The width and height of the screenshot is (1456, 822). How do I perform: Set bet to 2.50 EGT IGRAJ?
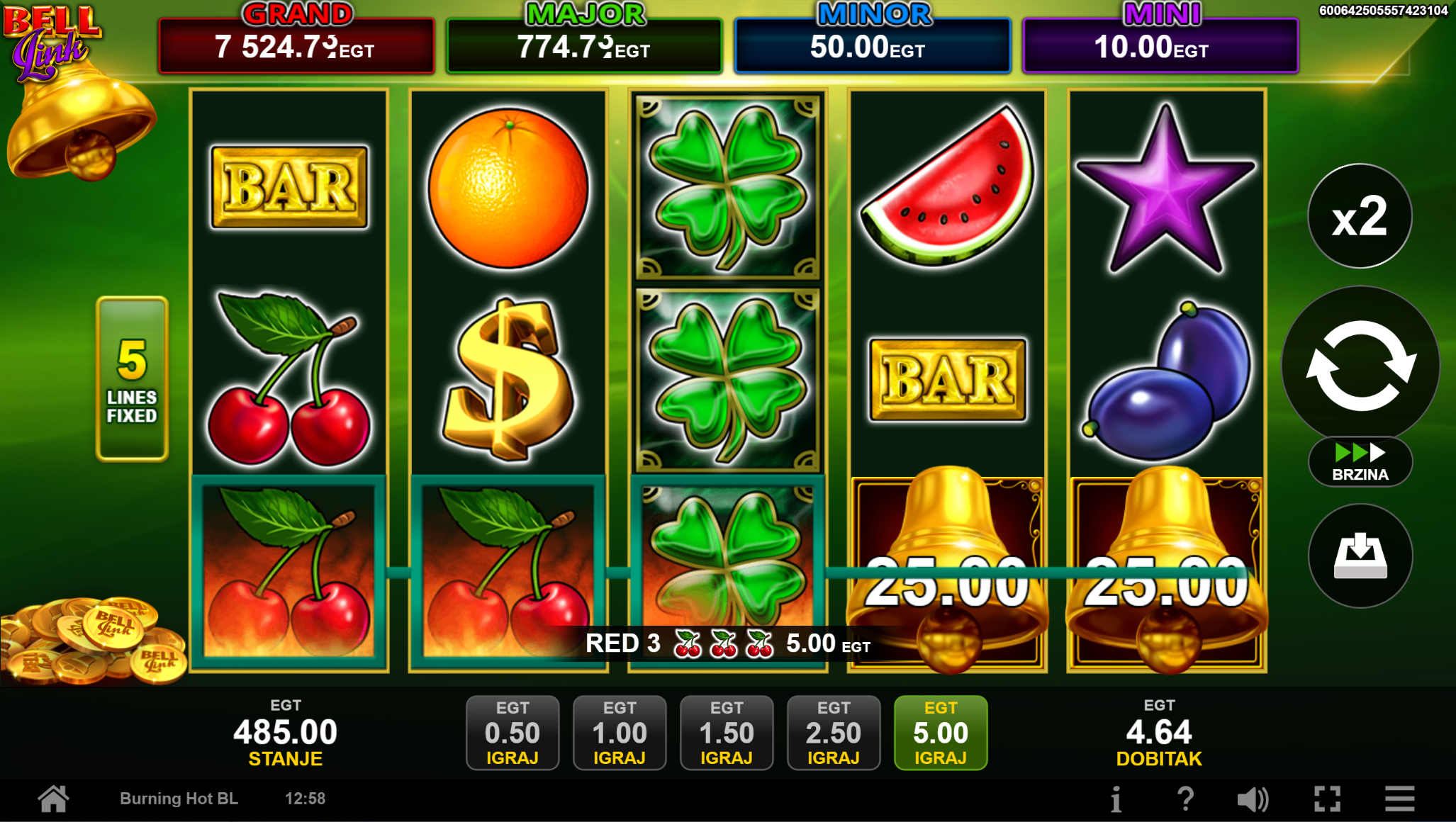click(834, 733)
